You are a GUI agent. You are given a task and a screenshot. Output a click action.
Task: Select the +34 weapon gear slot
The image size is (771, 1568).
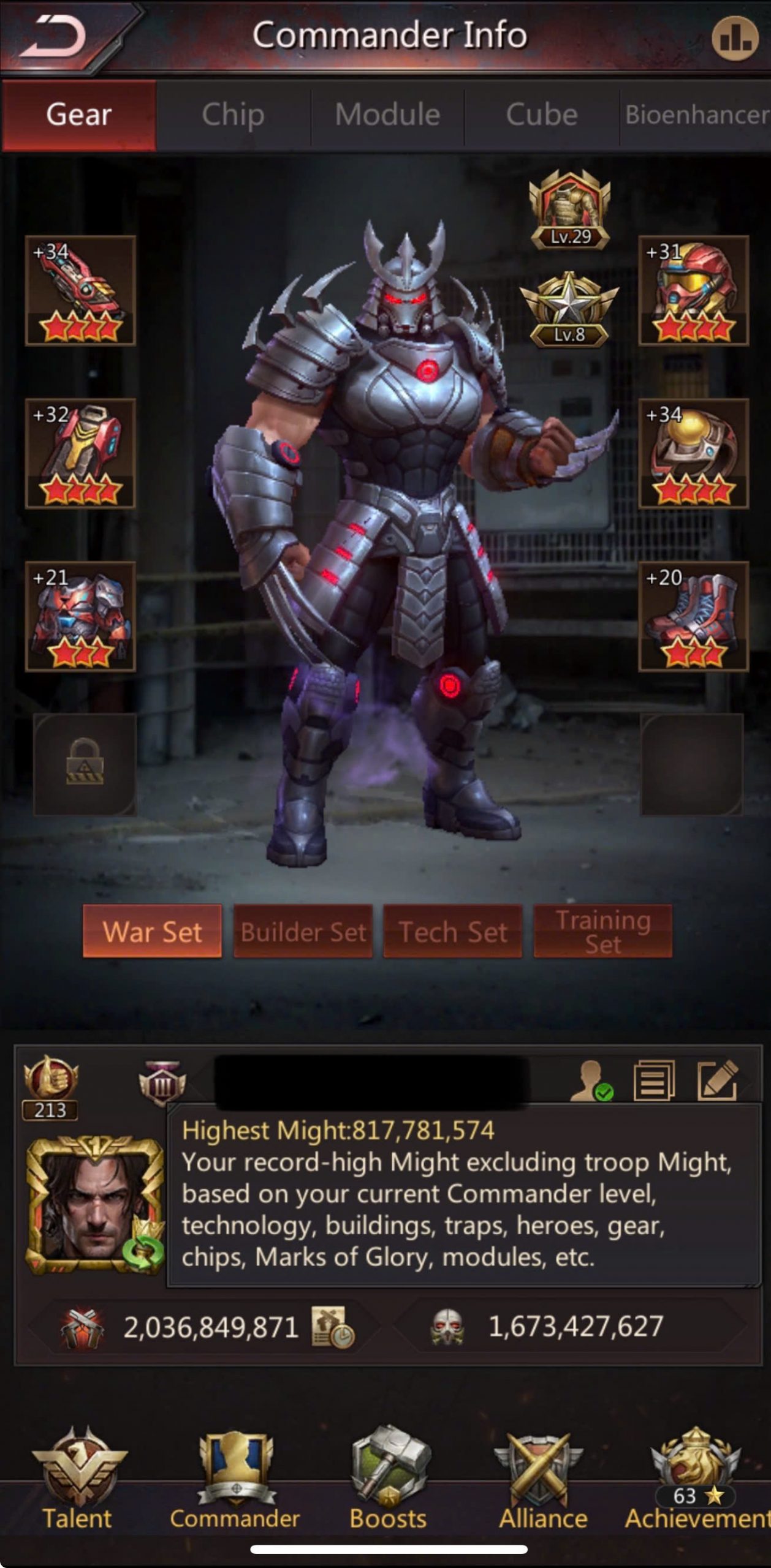coord(80,290)
